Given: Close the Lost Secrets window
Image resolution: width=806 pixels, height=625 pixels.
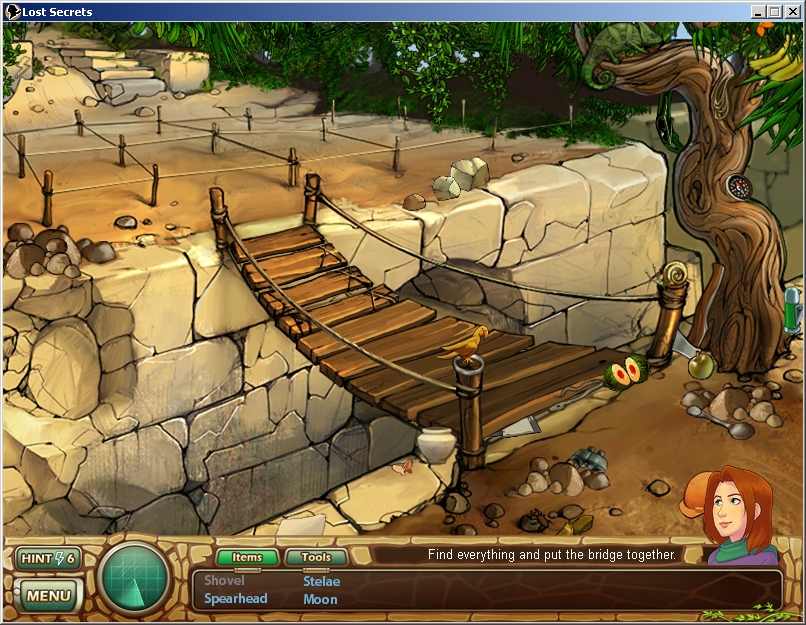Looking at the screenshot, I should [x=792, y=12].
